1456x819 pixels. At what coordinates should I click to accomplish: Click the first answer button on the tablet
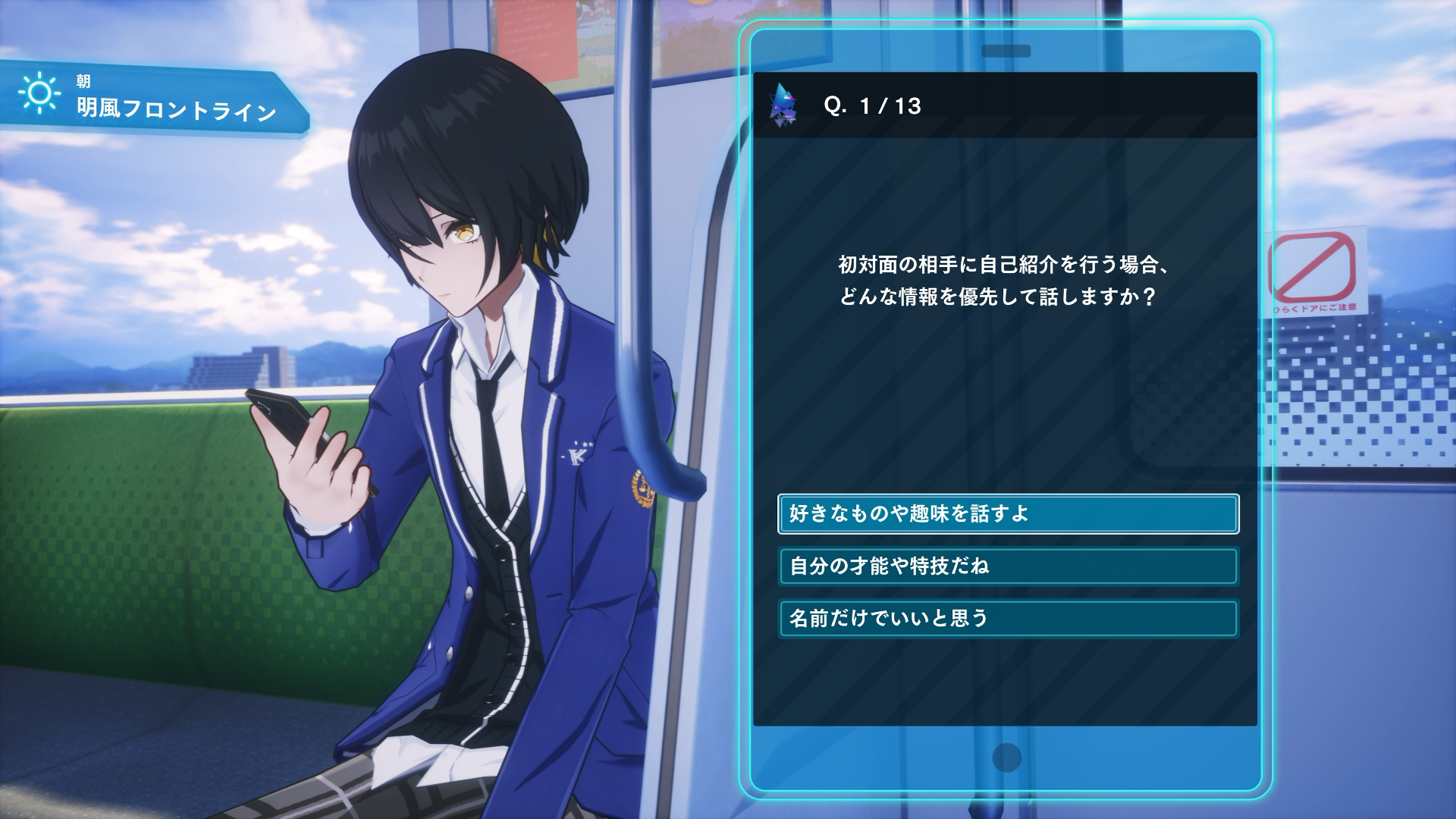click(x=1007, y=513)
